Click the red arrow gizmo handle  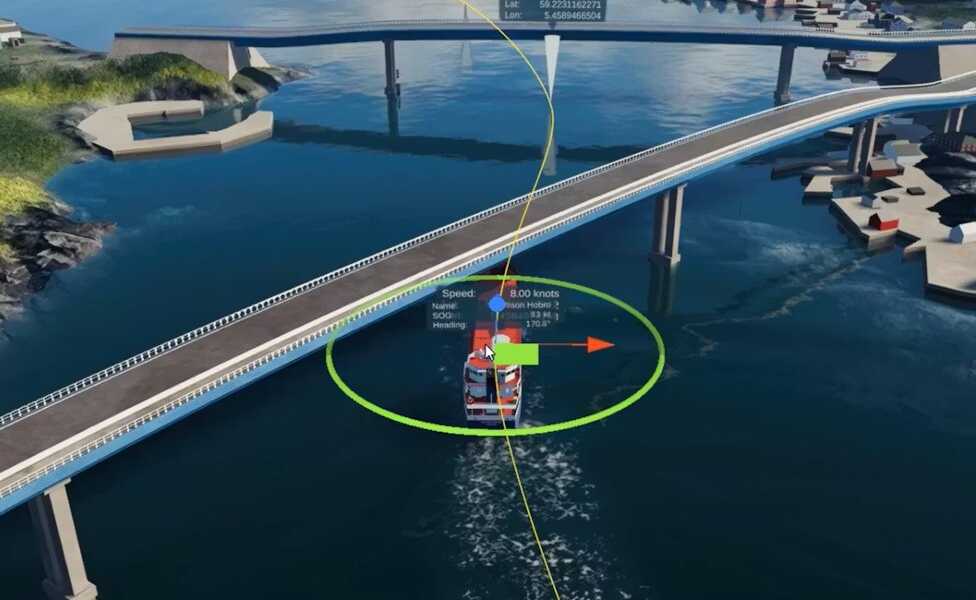click(600, 345)
